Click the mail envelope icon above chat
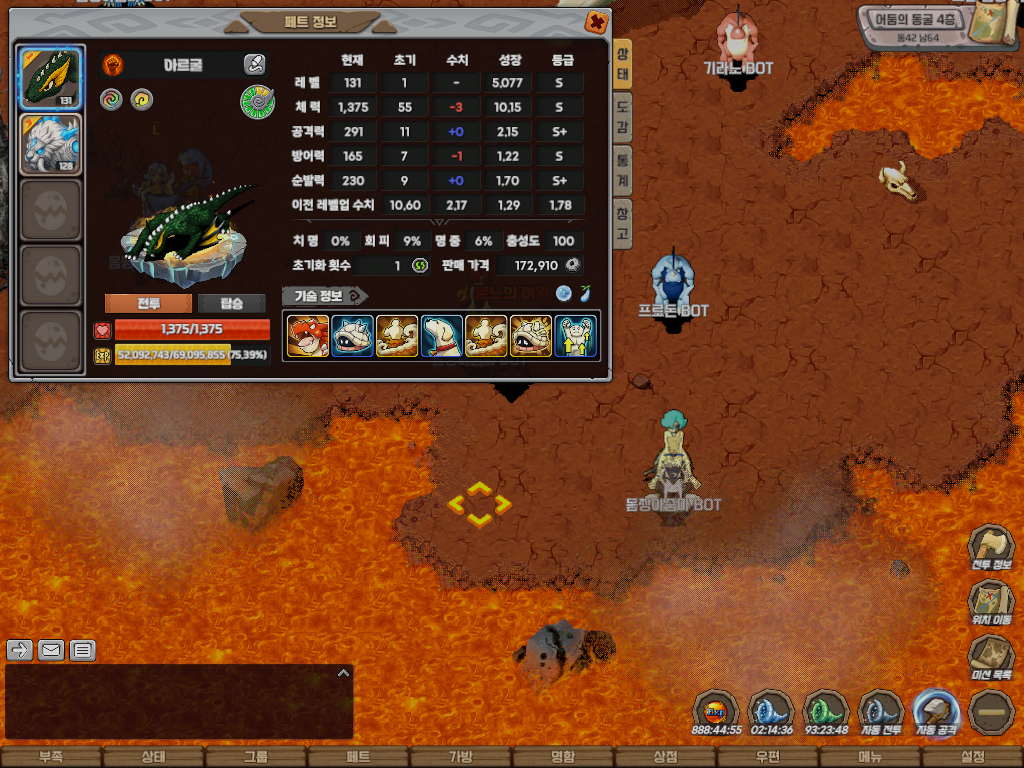The image size is (1024, 768). [51, 650]
